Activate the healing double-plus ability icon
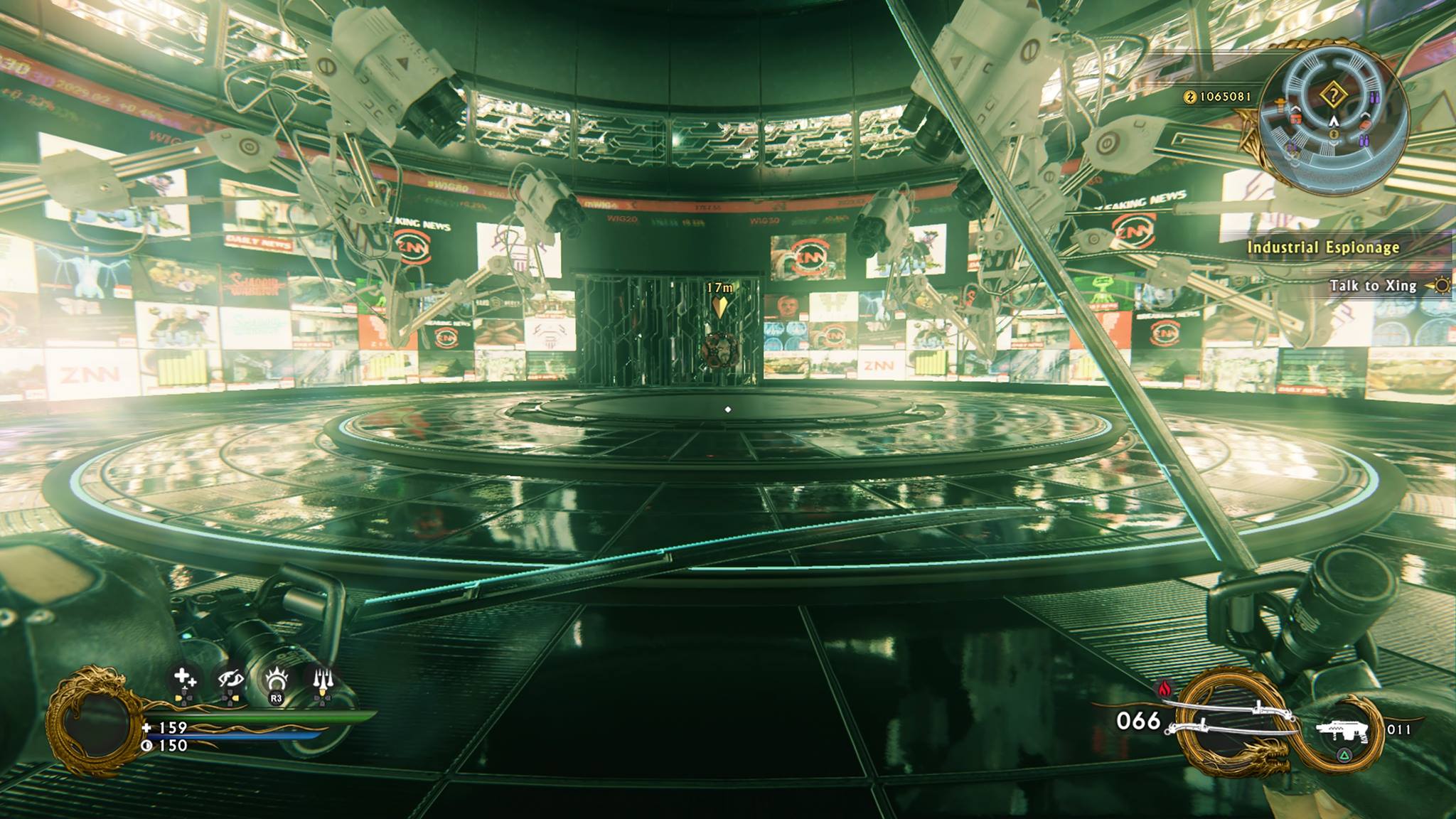 (184, 679)
